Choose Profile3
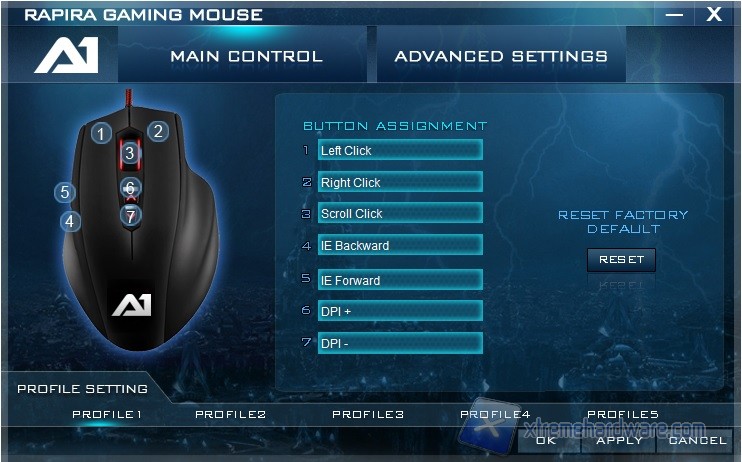742x462 pixels. point(368,414)
